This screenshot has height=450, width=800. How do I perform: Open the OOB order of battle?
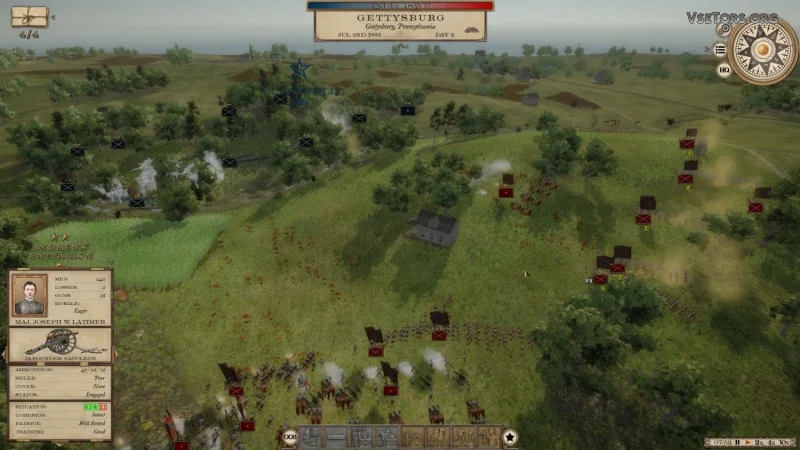pos(289,437)
